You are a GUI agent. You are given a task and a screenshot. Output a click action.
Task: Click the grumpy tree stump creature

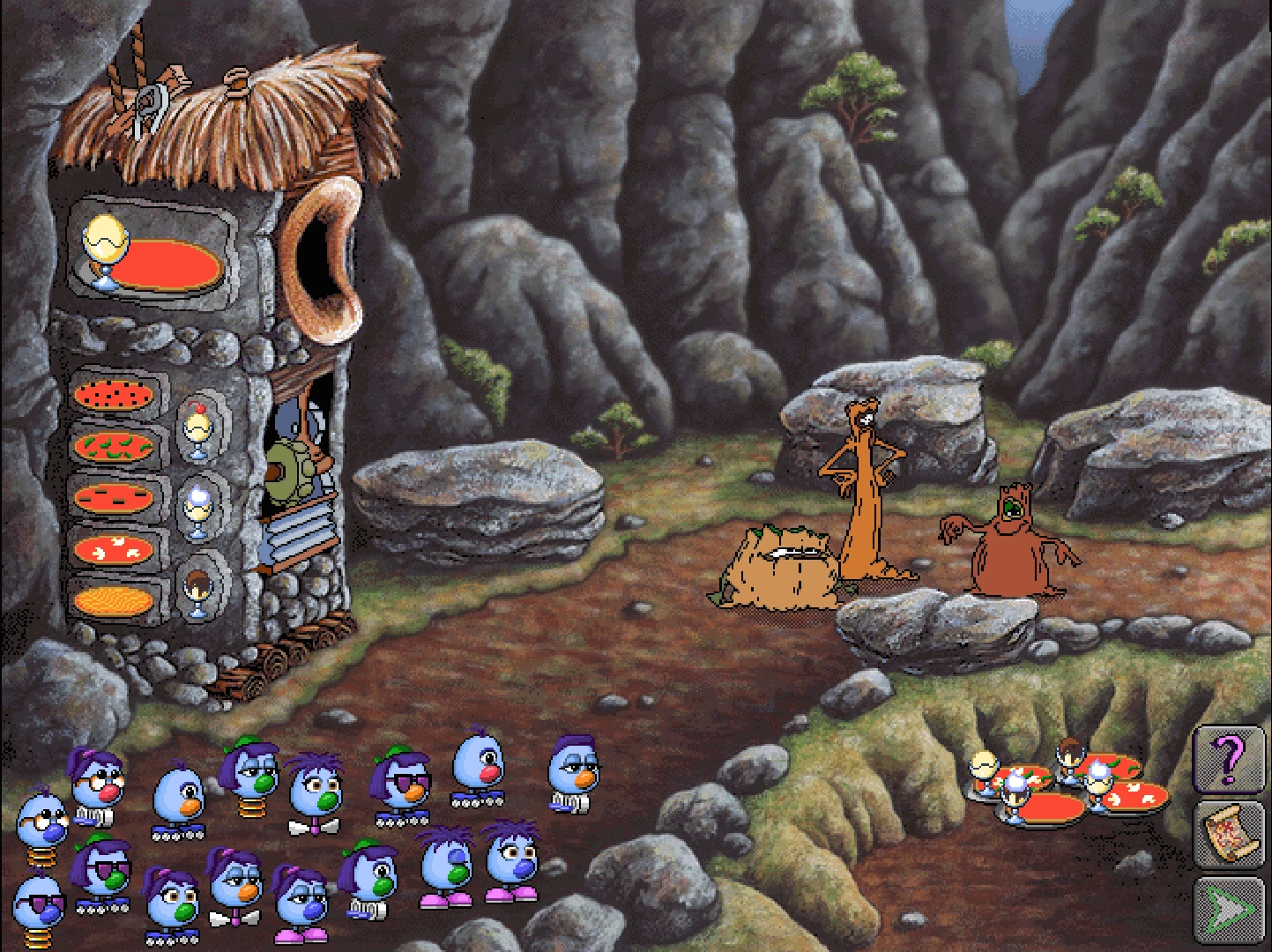point(780,564)
